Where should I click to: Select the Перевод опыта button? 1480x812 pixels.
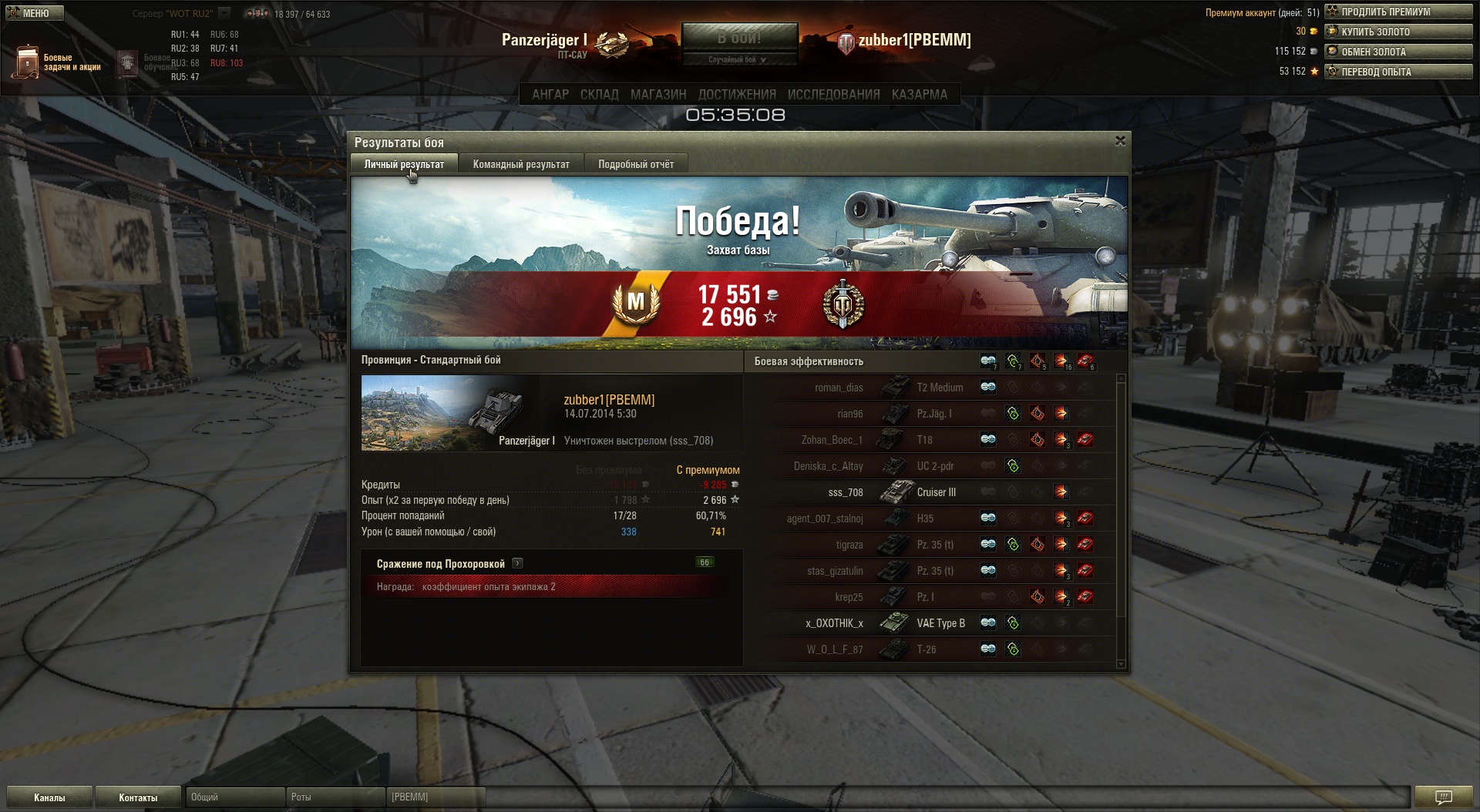[1398, 72]
